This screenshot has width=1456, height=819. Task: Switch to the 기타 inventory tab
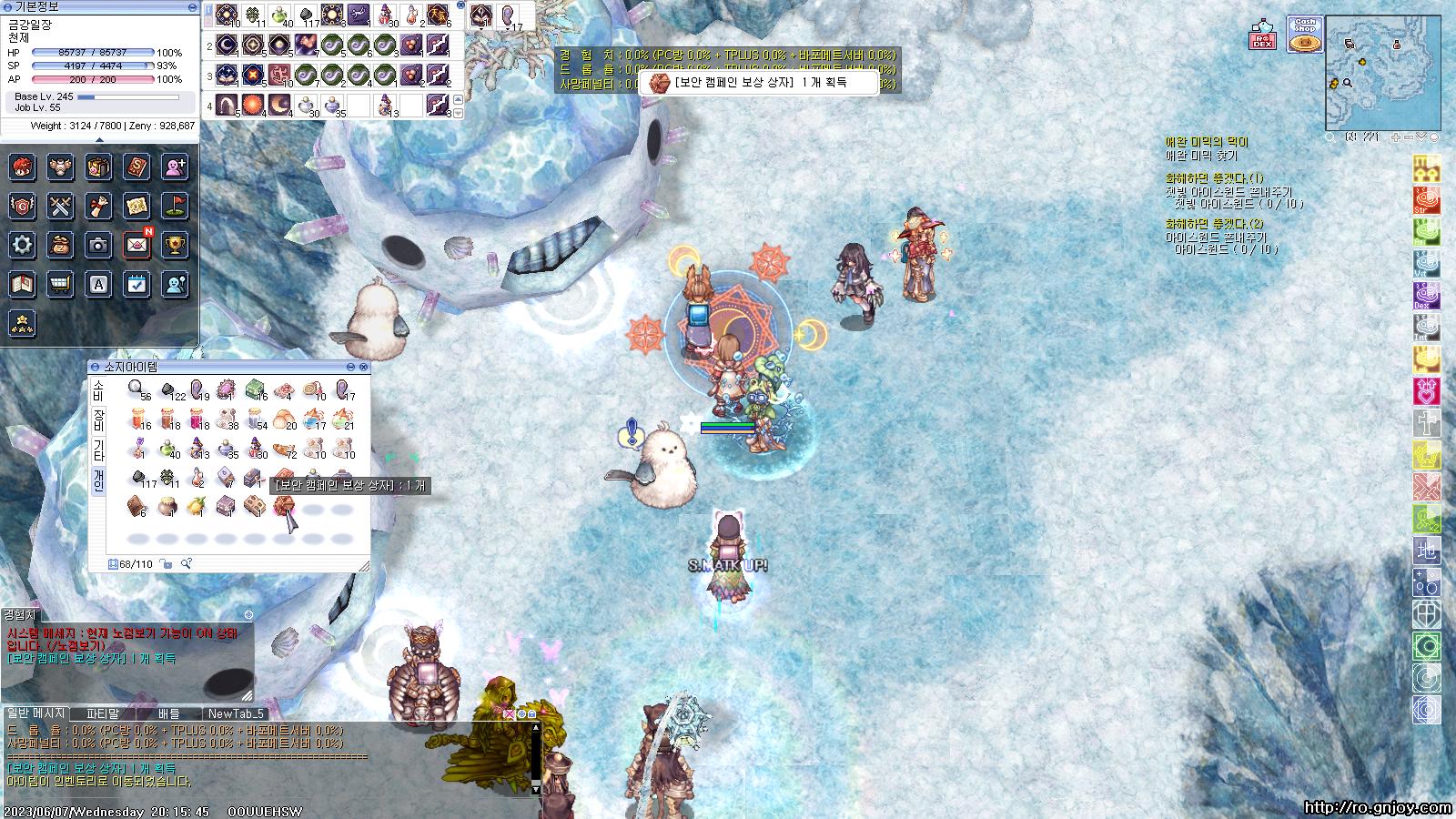tap(98, 450)
